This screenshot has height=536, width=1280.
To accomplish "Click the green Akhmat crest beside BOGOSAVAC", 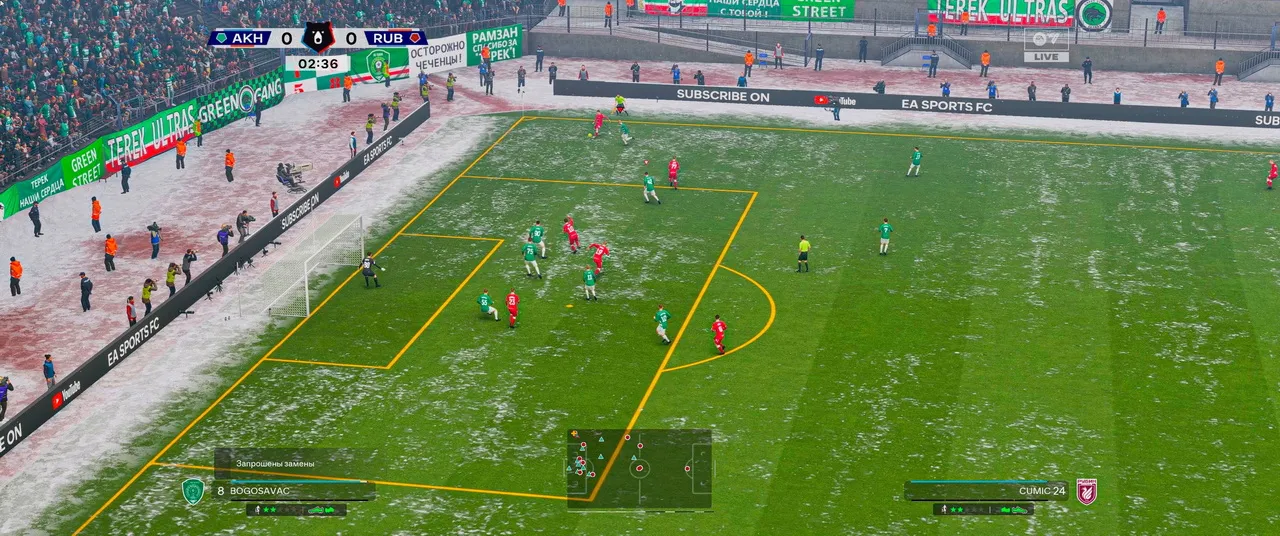I will tap(193, 491).
